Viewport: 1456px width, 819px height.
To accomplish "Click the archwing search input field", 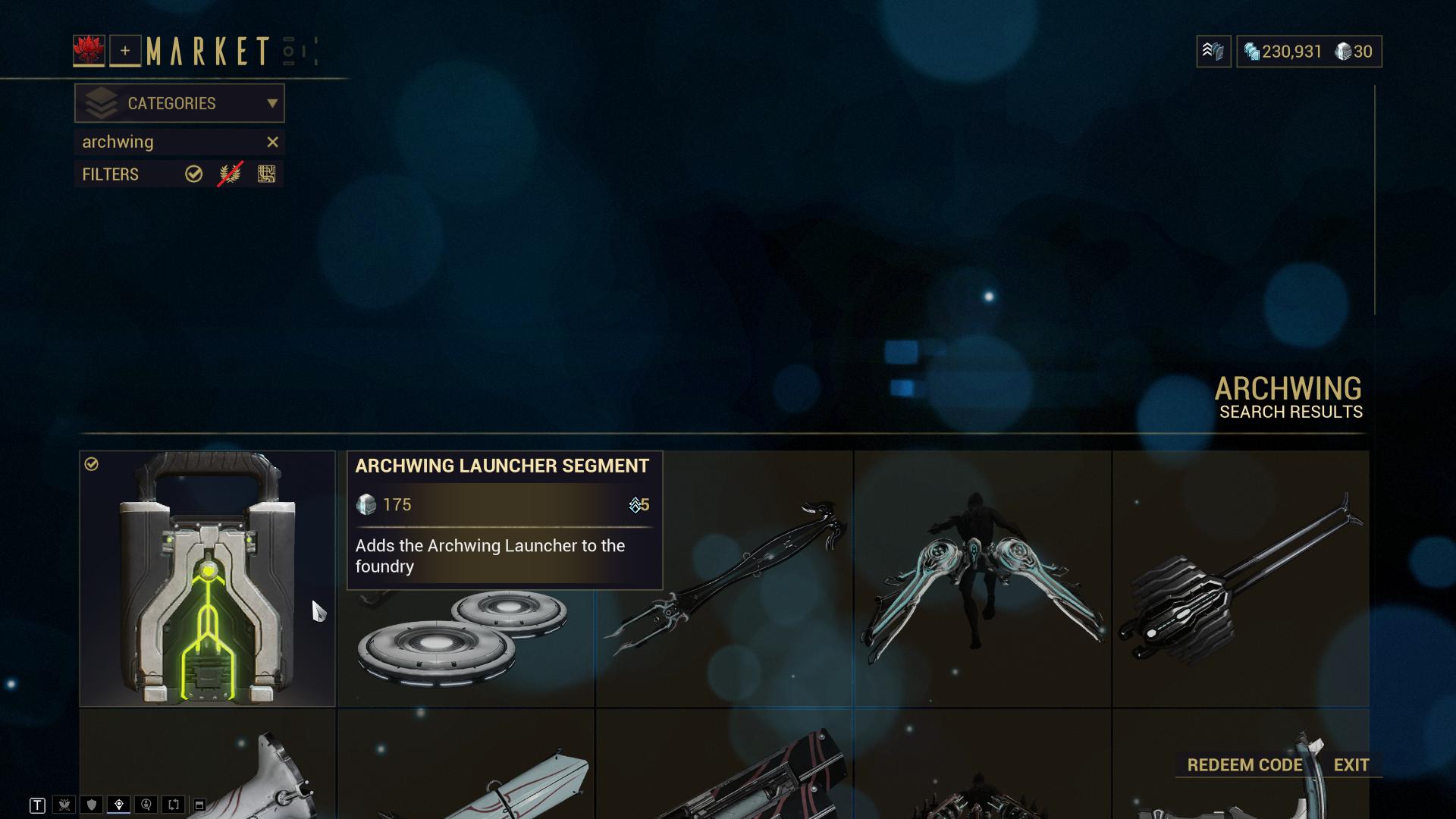I will 152,142.
